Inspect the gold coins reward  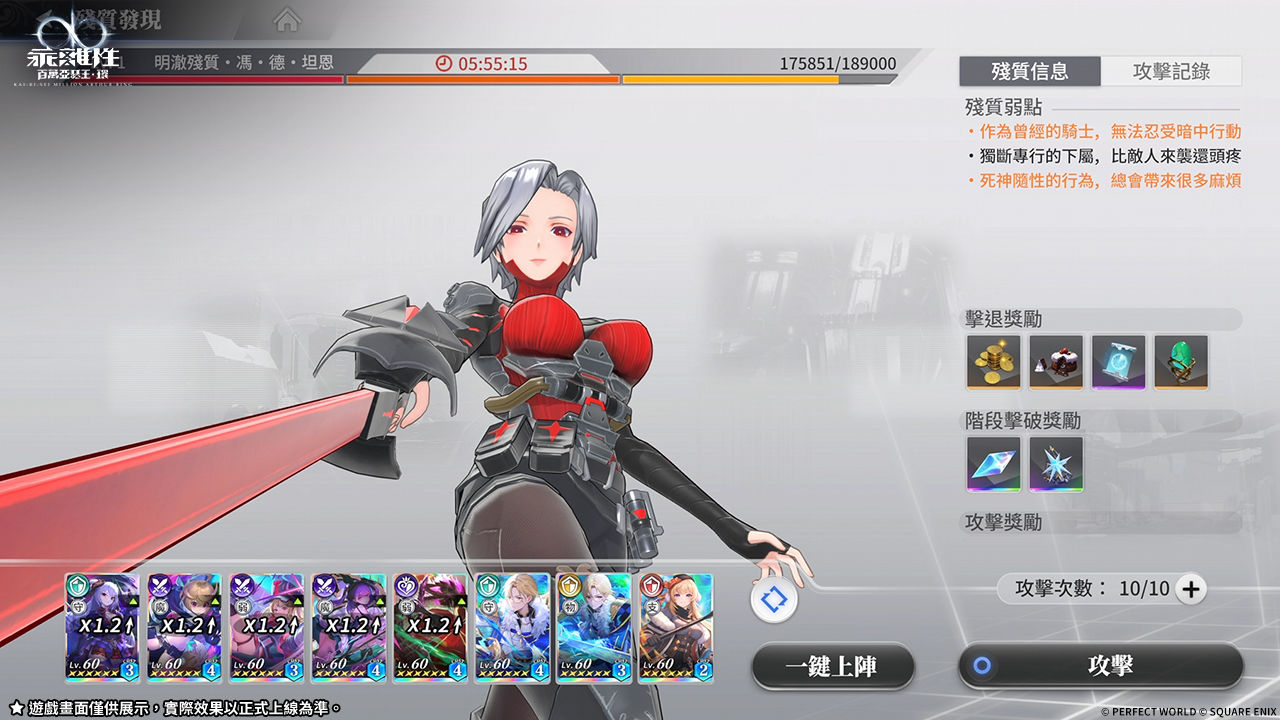click(993, 361)
